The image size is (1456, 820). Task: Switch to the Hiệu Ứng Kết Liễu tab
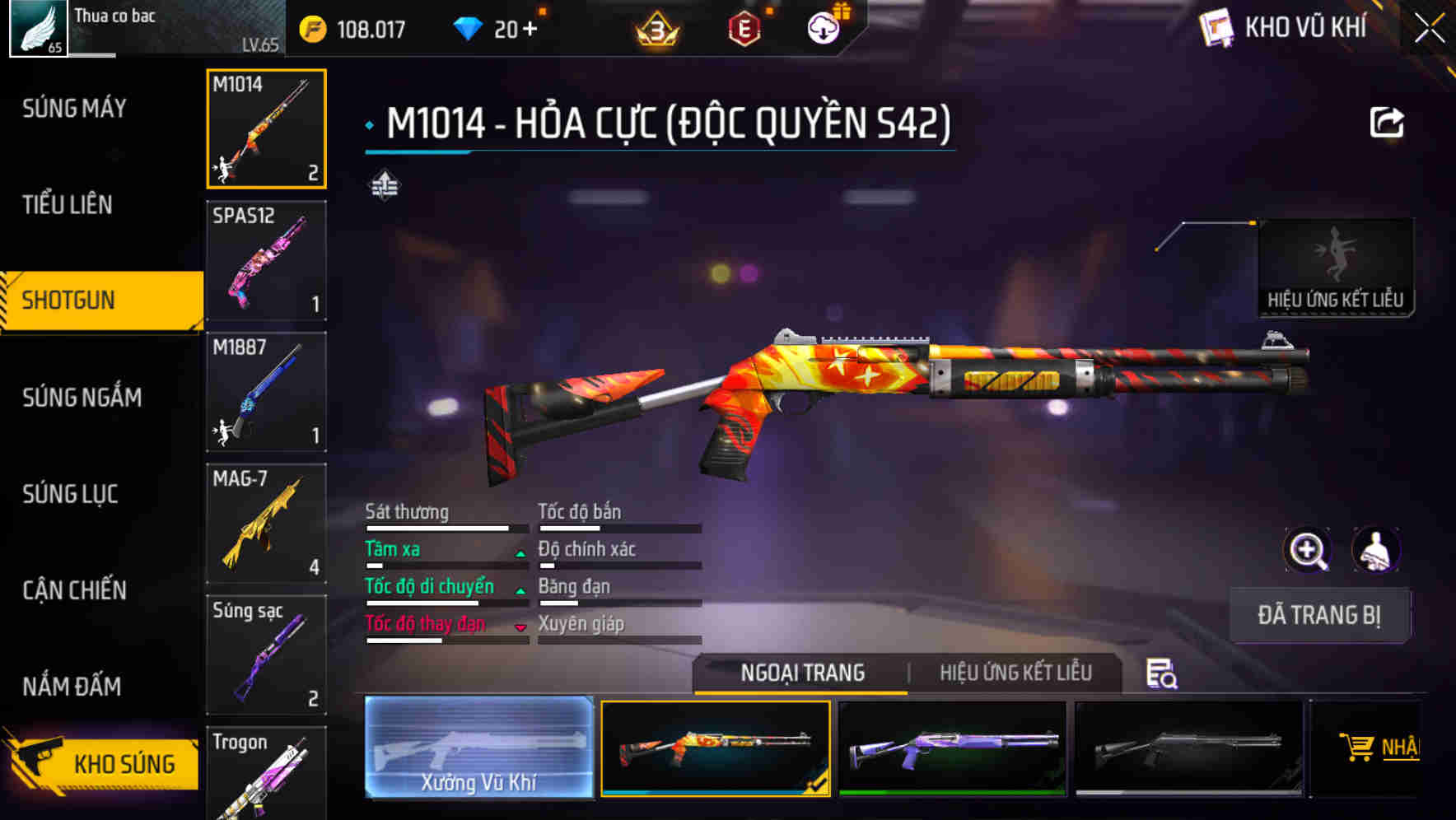pyautogui.click(x=1015, y=673)
